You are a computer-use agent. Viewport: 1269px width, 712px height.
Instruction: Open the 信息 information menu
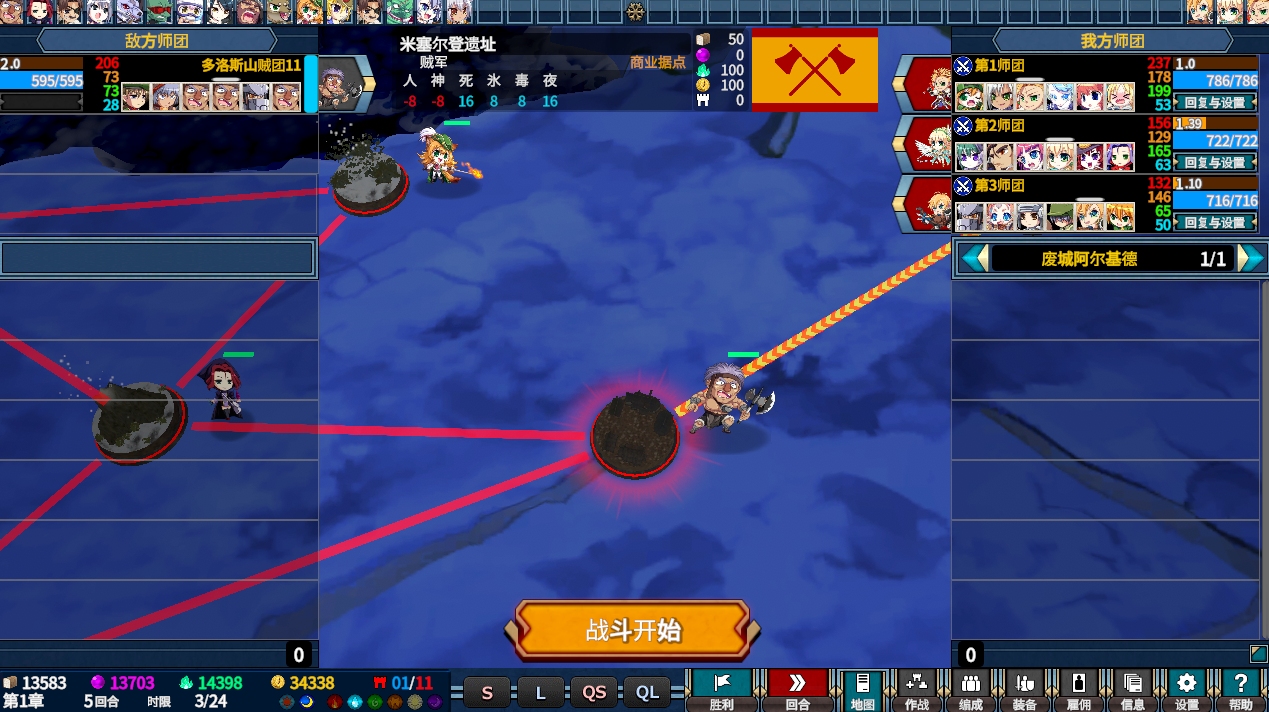click(x=1132, y=690)
